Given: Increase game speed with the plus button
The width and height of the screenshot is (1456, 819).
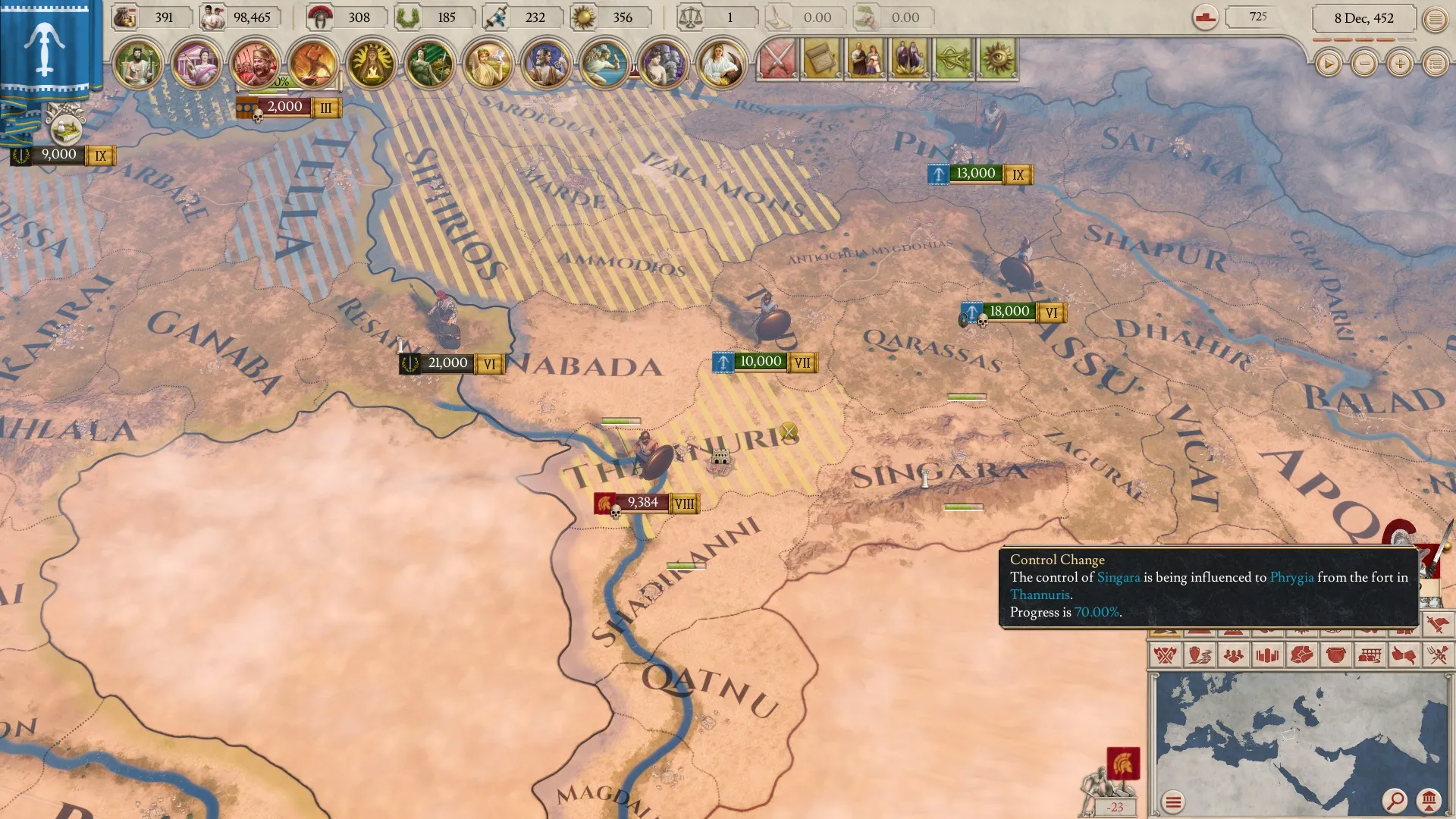Looking at the screenshot, I should pos(1400,64).
